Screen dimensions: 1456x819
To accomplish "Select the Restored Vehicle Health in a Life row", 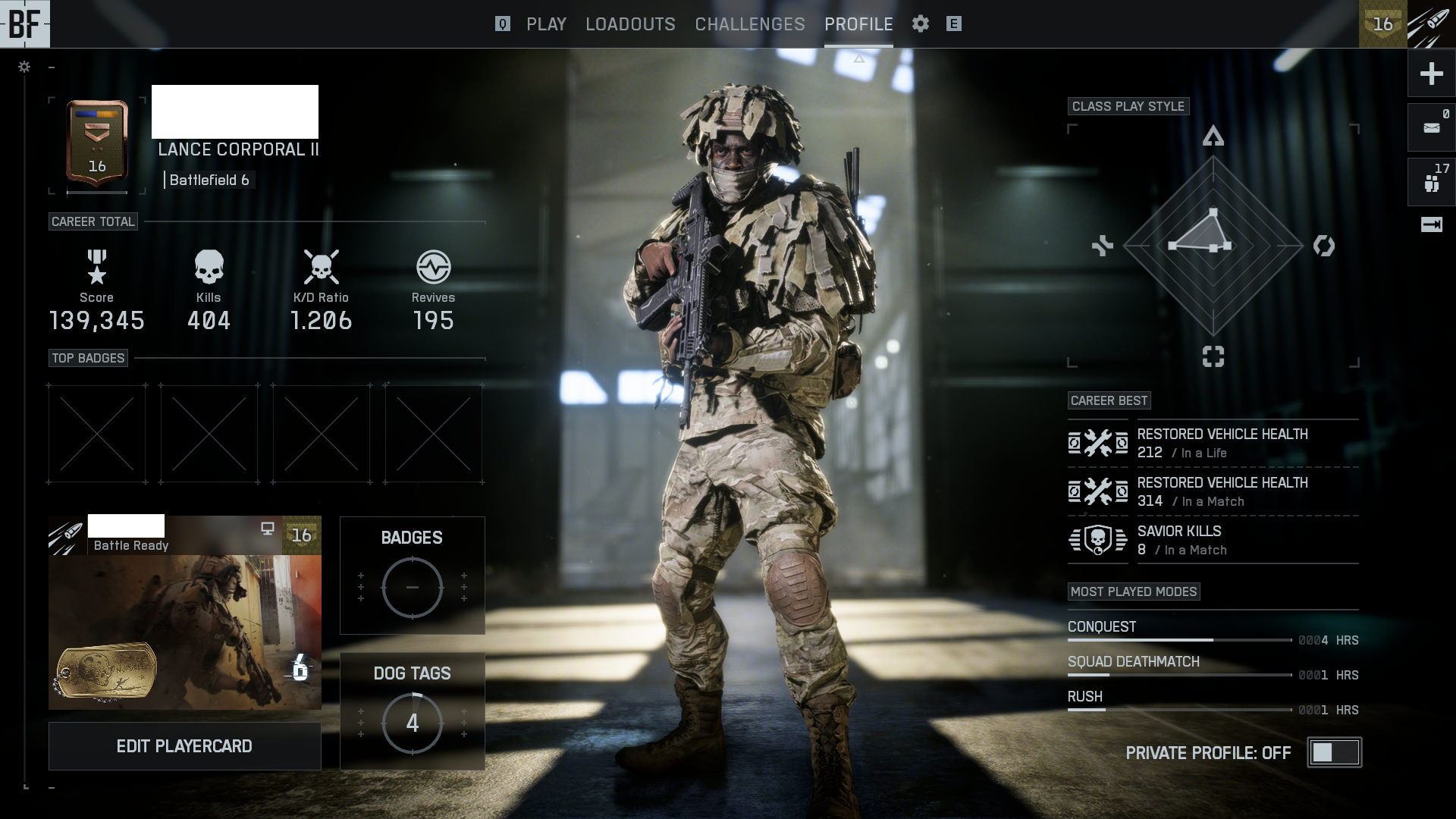I will (x=1213, y=443).
